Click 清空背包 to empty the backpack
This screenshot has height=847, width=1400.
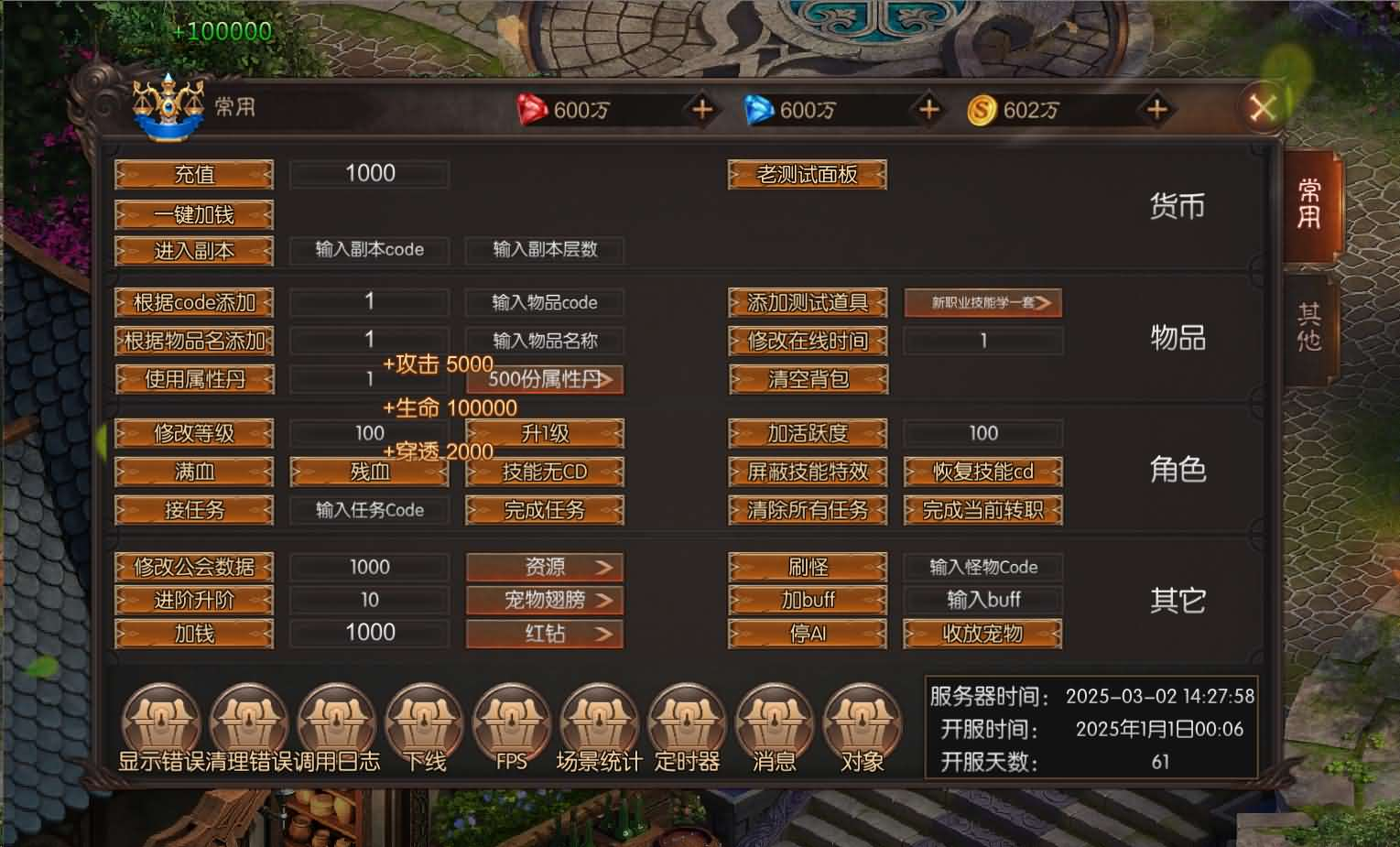tap(807, 379)
